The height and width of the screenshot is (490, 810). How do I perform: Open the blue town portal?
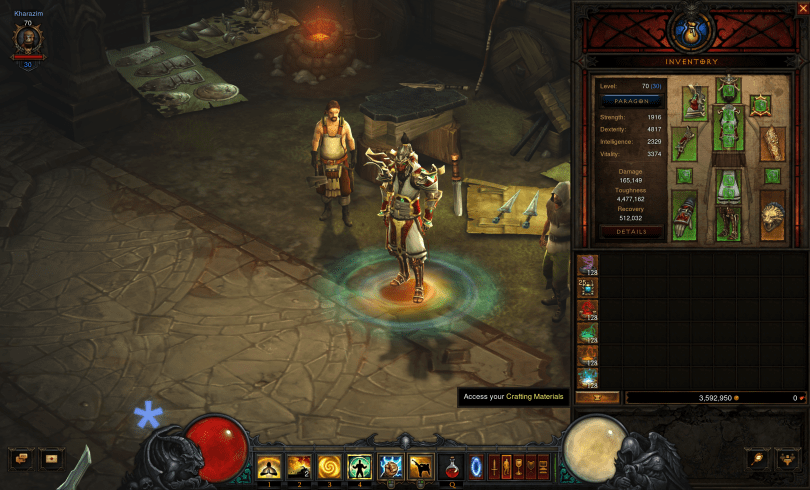pyautogui.click(x=474, y=465)
